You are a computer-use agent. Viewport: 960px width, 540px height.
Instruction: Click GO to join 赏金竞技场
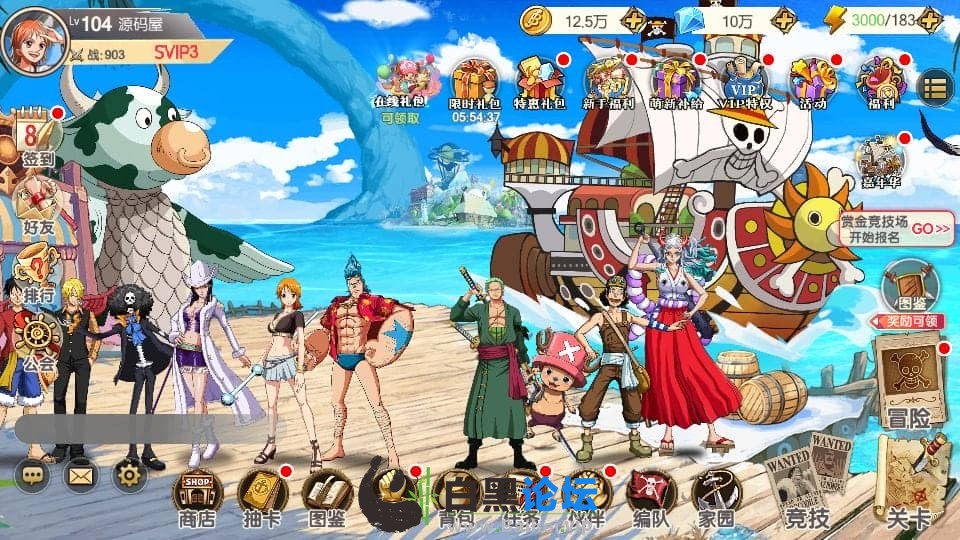[930, 228]
